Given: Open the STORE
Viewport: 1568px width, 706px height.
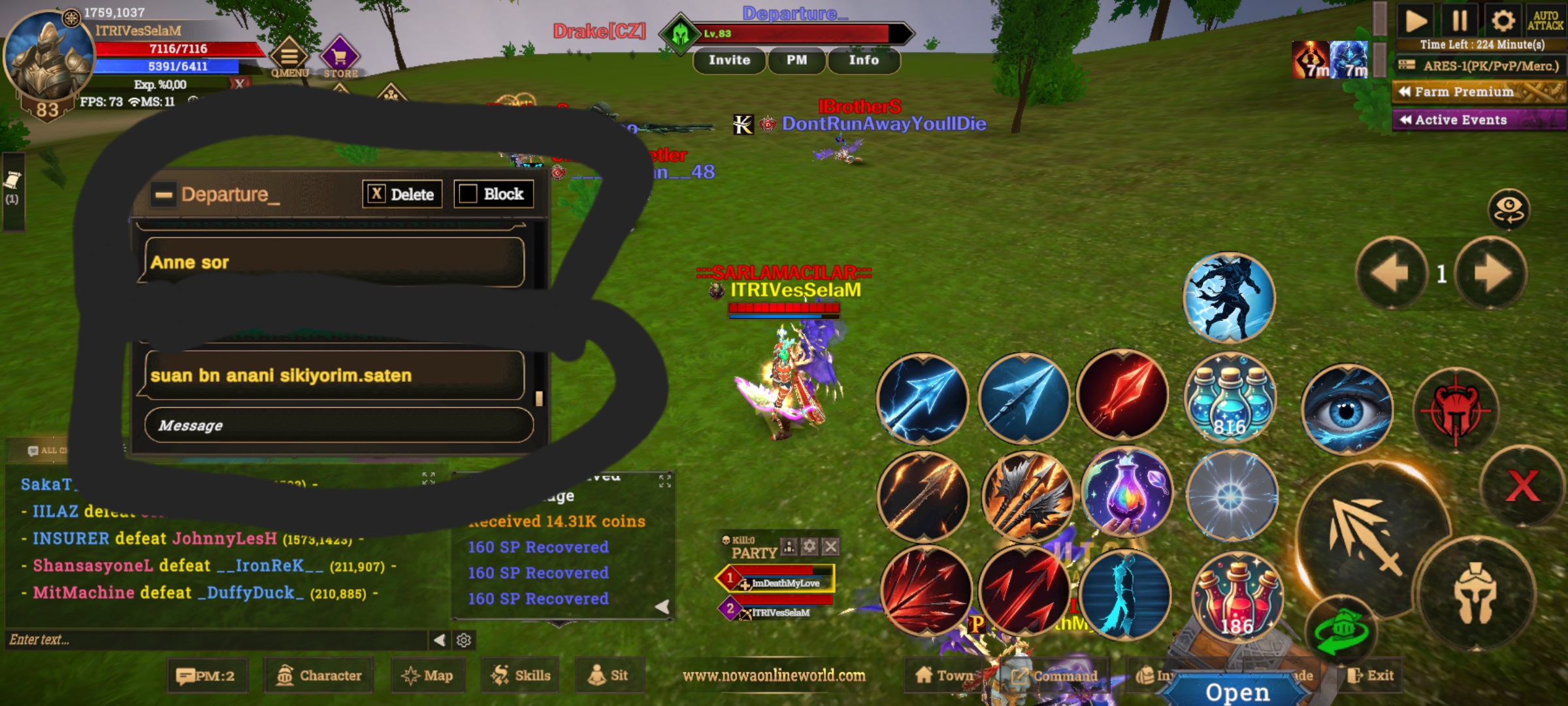Looking at the screenshot, I should pos(340,59).
